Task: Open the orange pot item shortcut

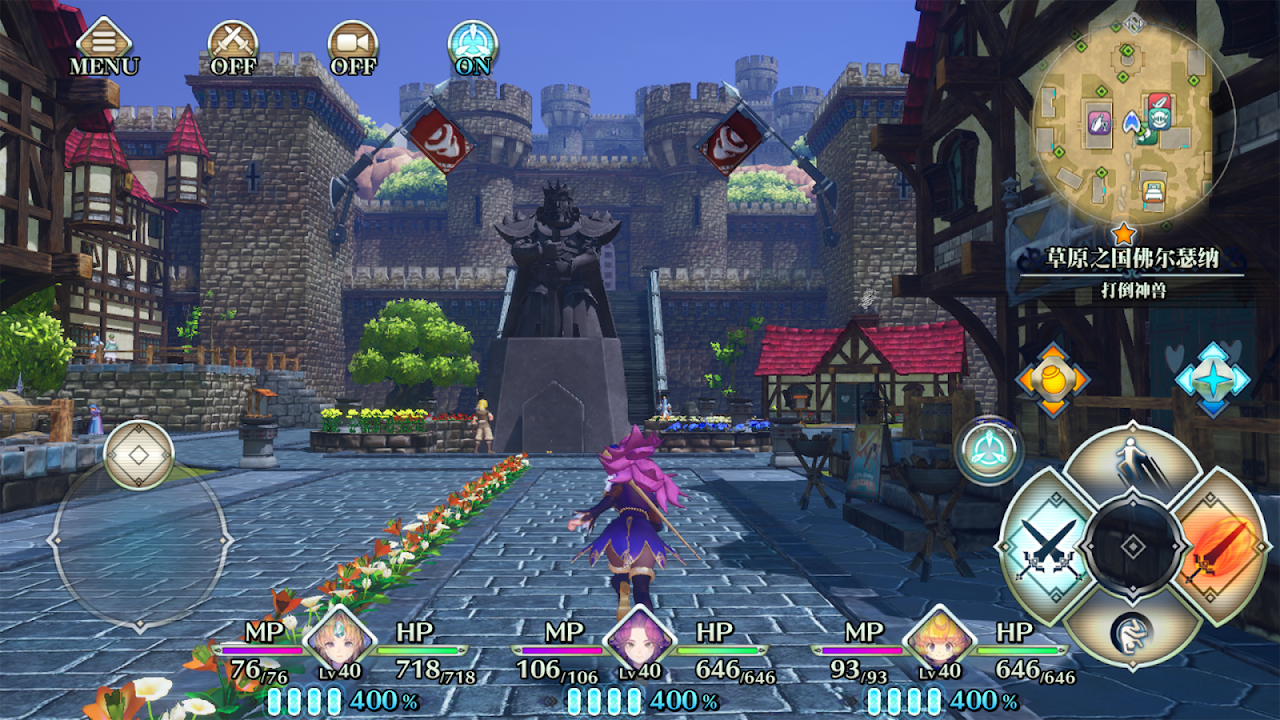Action: point(1052,380)
